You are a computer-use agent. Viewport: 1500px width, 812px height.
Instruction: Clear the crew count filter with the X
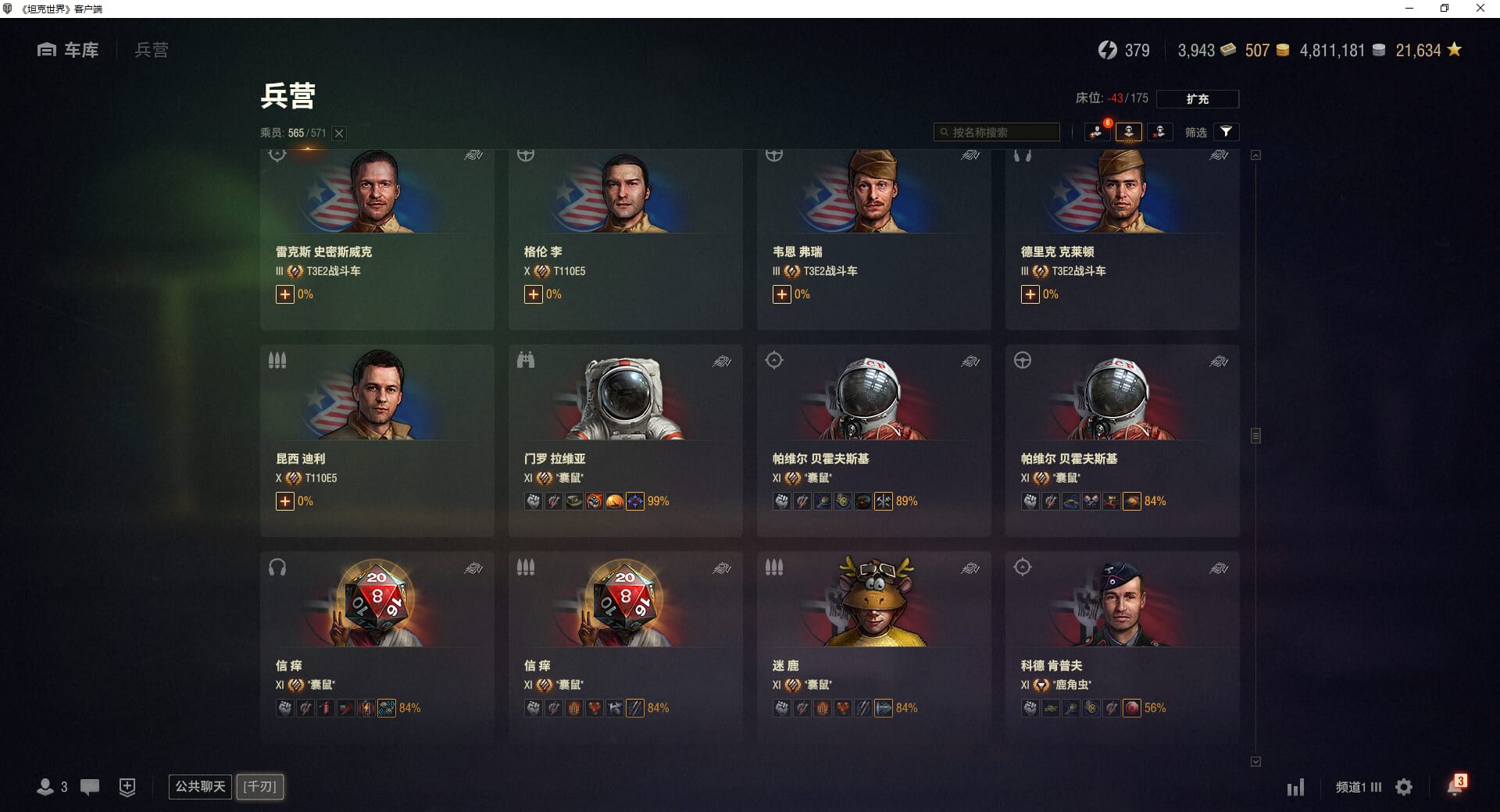(339, 134)
